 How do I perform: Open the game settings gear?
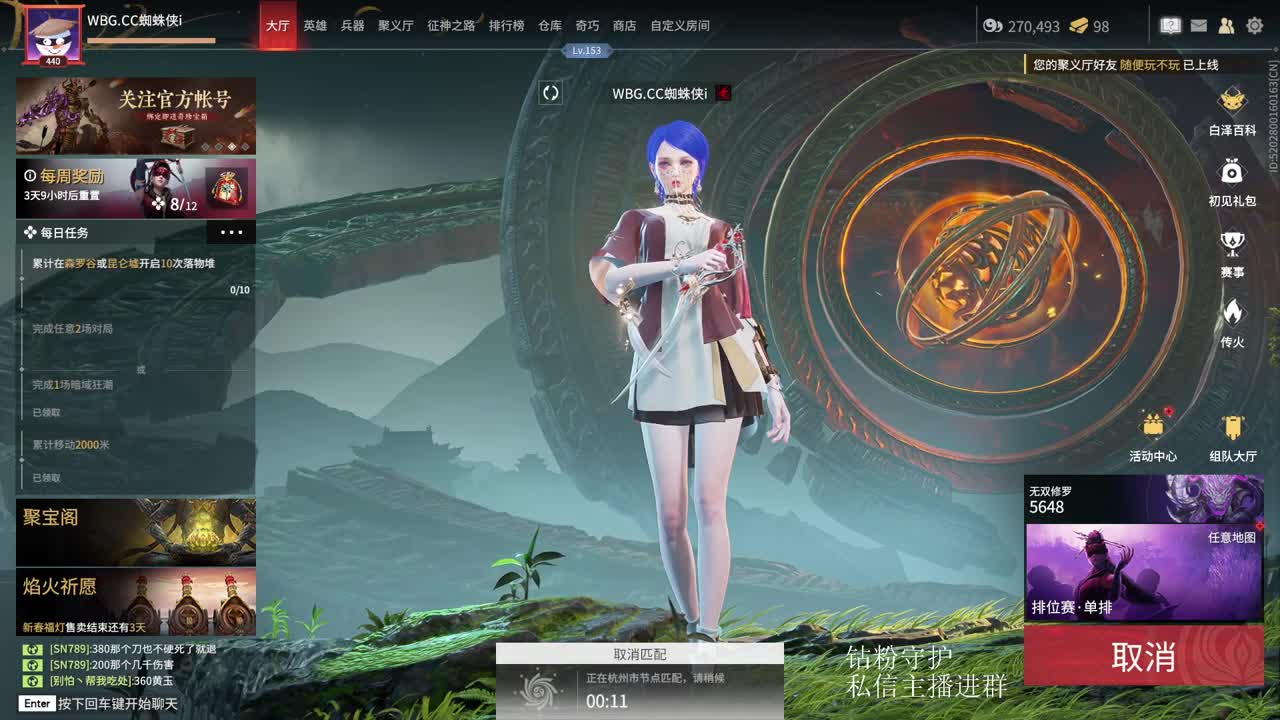tap(1255, 25)
